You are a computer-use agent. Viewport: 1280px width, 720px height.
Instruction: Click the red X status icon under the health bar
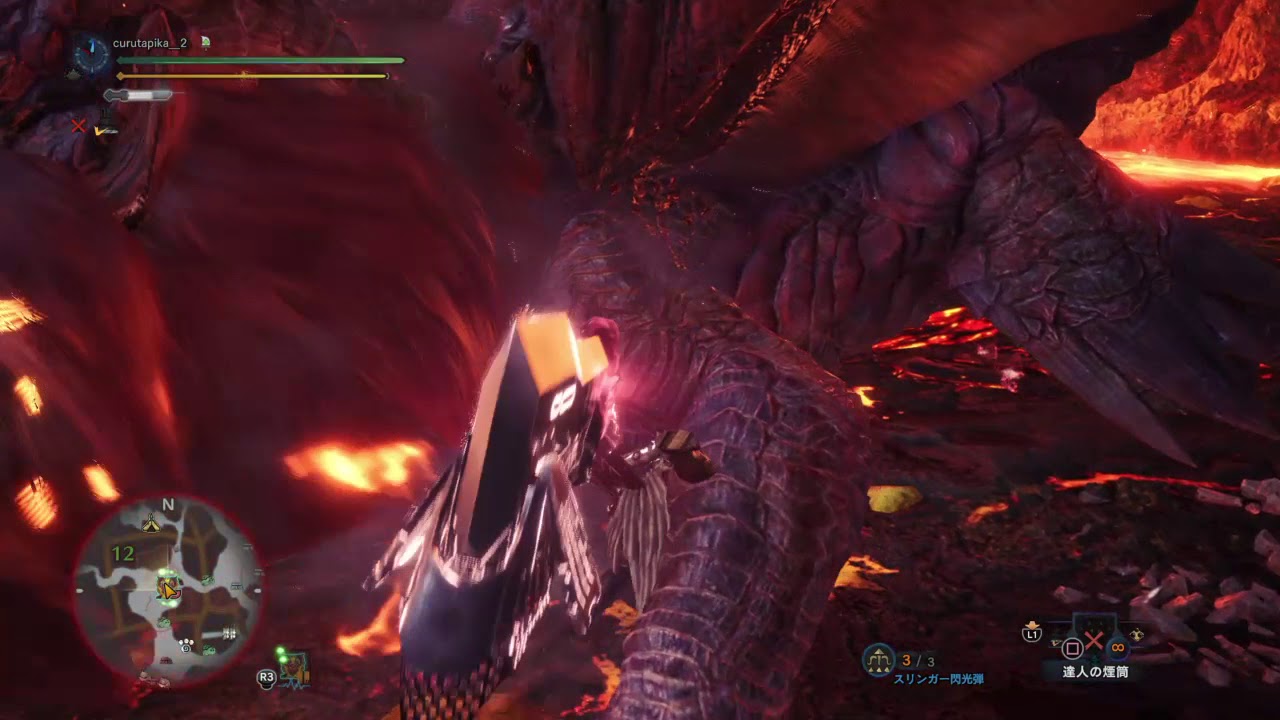point(78,126)
